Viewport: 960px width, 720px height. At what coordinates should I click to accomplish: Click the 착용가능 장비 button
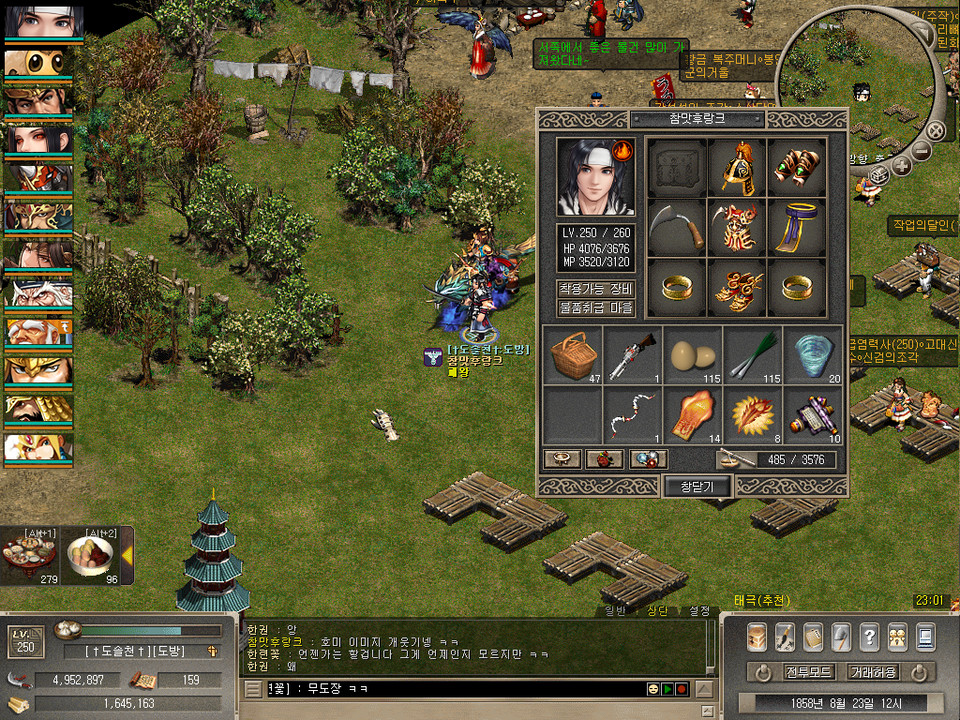[x=596, y=289]
